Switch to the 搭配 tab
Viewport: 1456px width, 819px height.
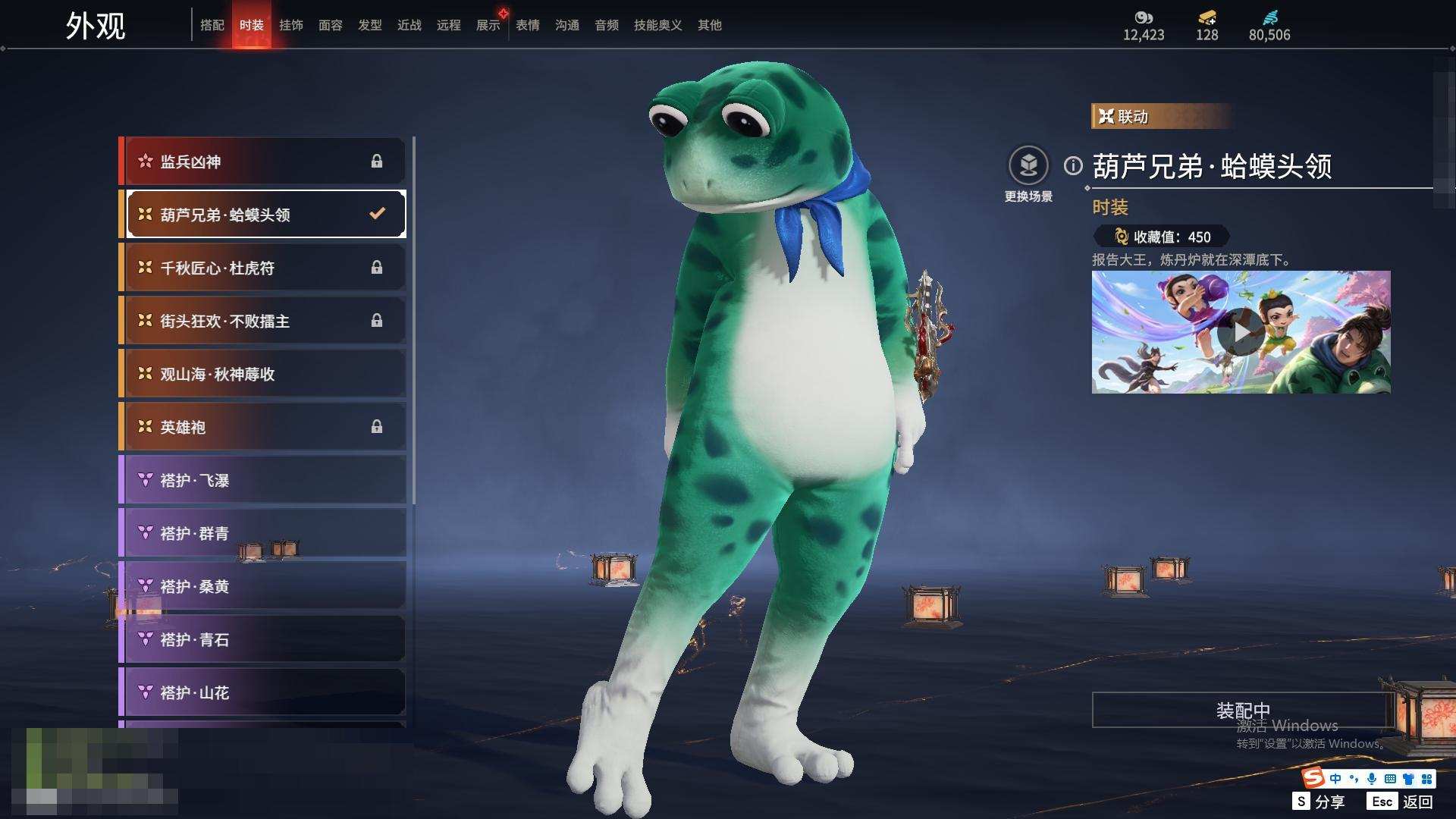coord(212,25)
